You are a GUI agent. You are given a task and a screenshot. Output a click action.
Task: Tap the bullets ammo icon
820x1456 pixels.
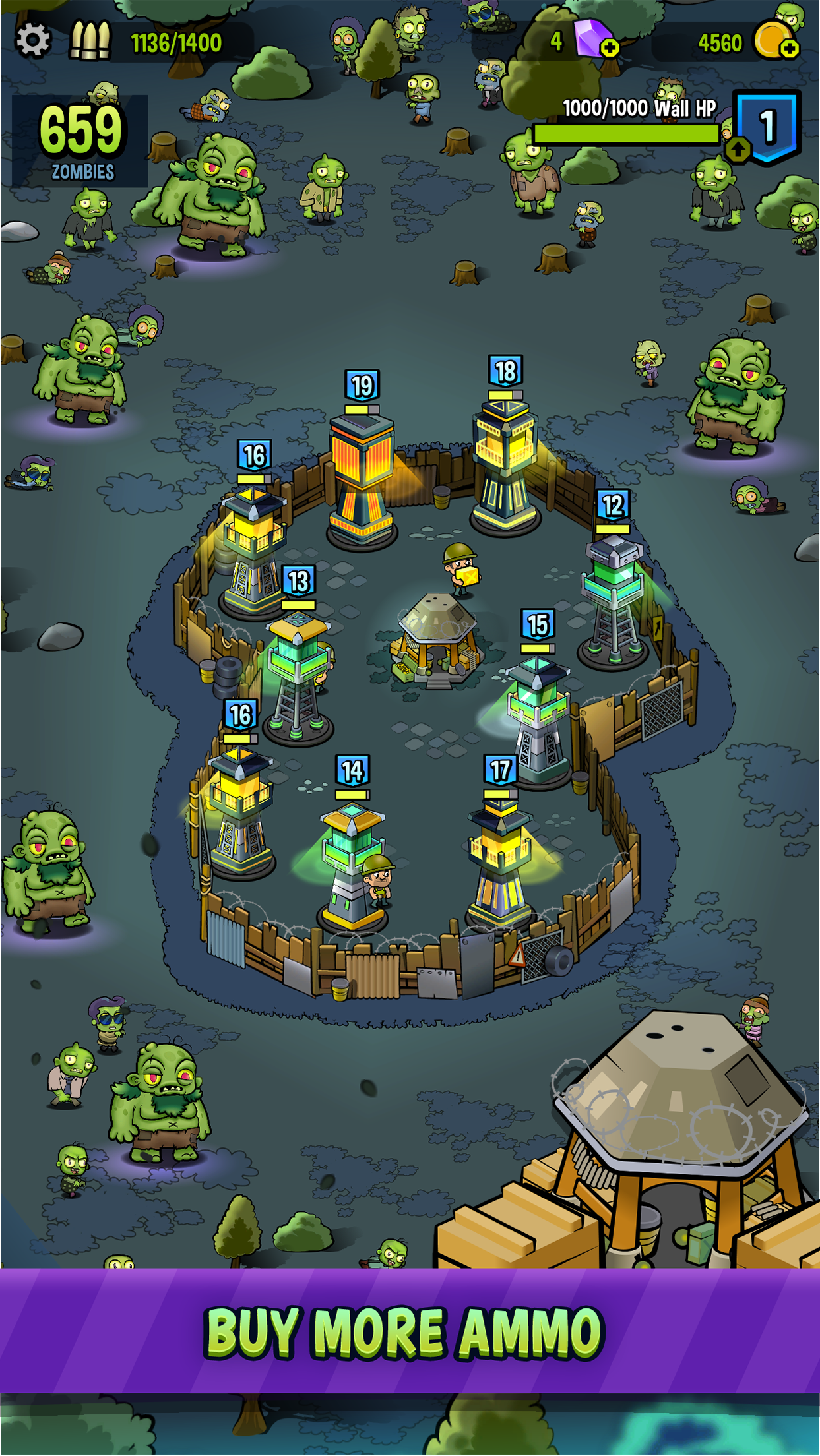click(x=90, y=41)
